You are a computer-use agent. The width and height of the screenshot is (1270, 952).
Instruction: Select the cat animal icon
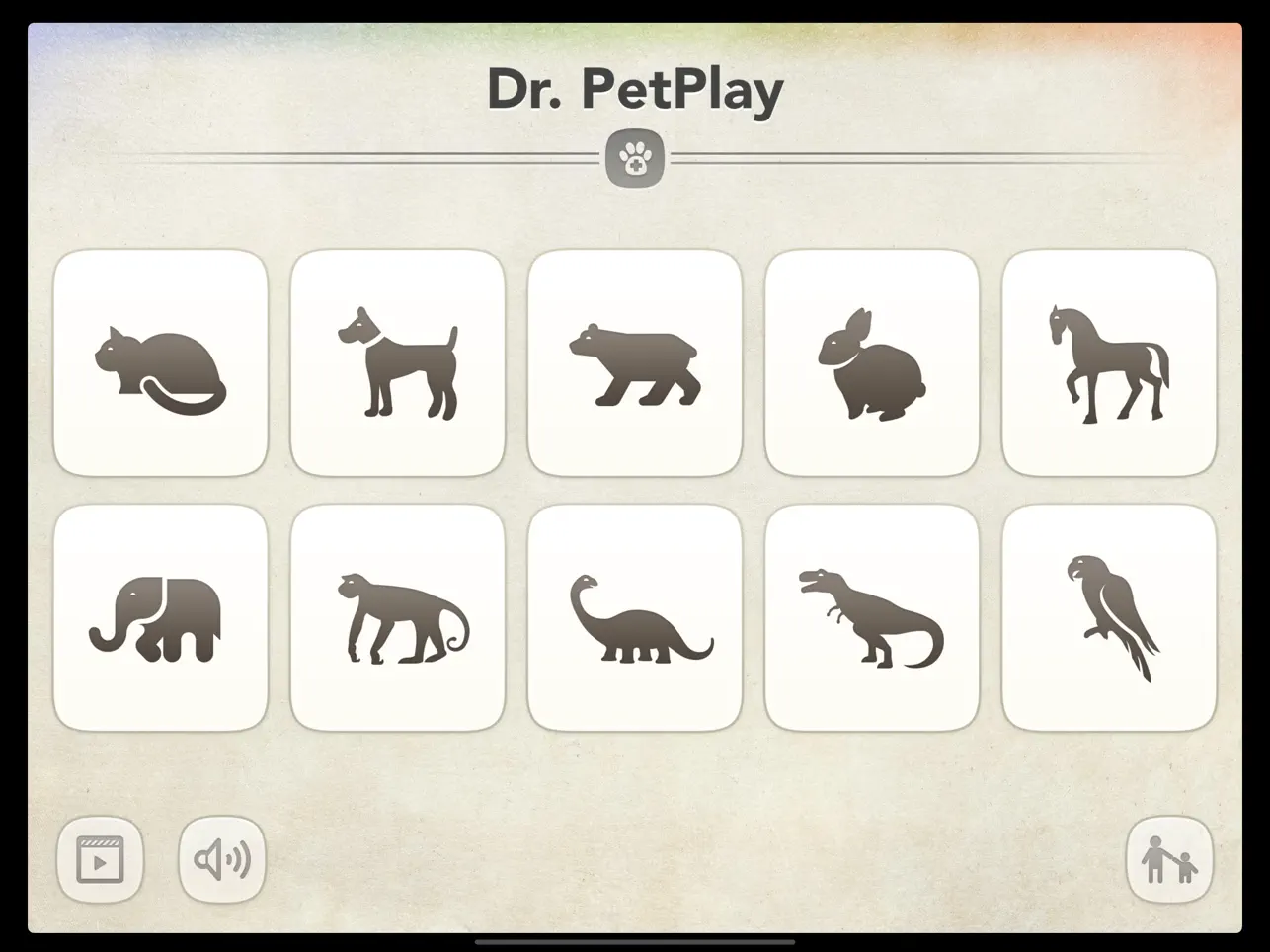tap(161, 360)
